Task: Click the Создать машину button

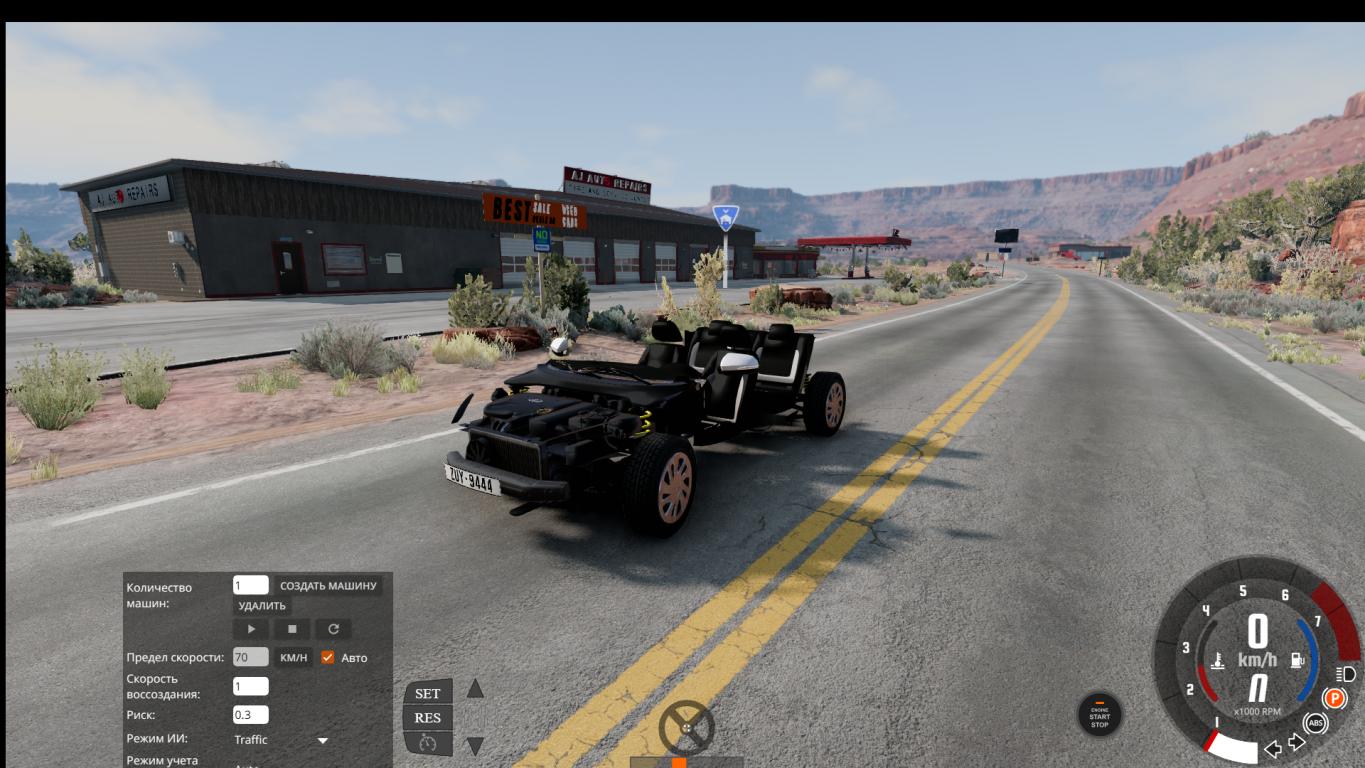Action: pyautogui.click(x=328, y=586)
